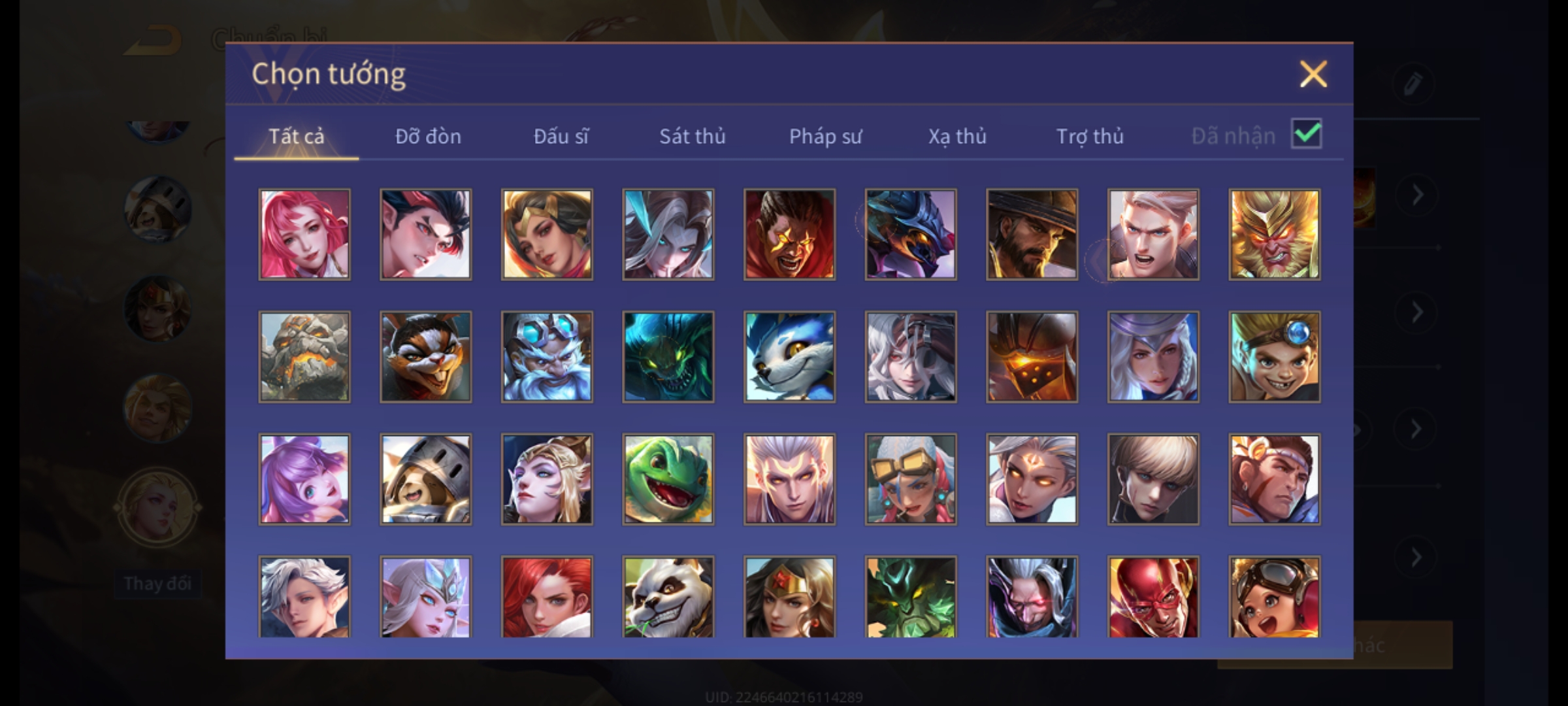Show the Sát thủ heroes
Viewport: 1568px width, 706px height.
tap(692, 136)
